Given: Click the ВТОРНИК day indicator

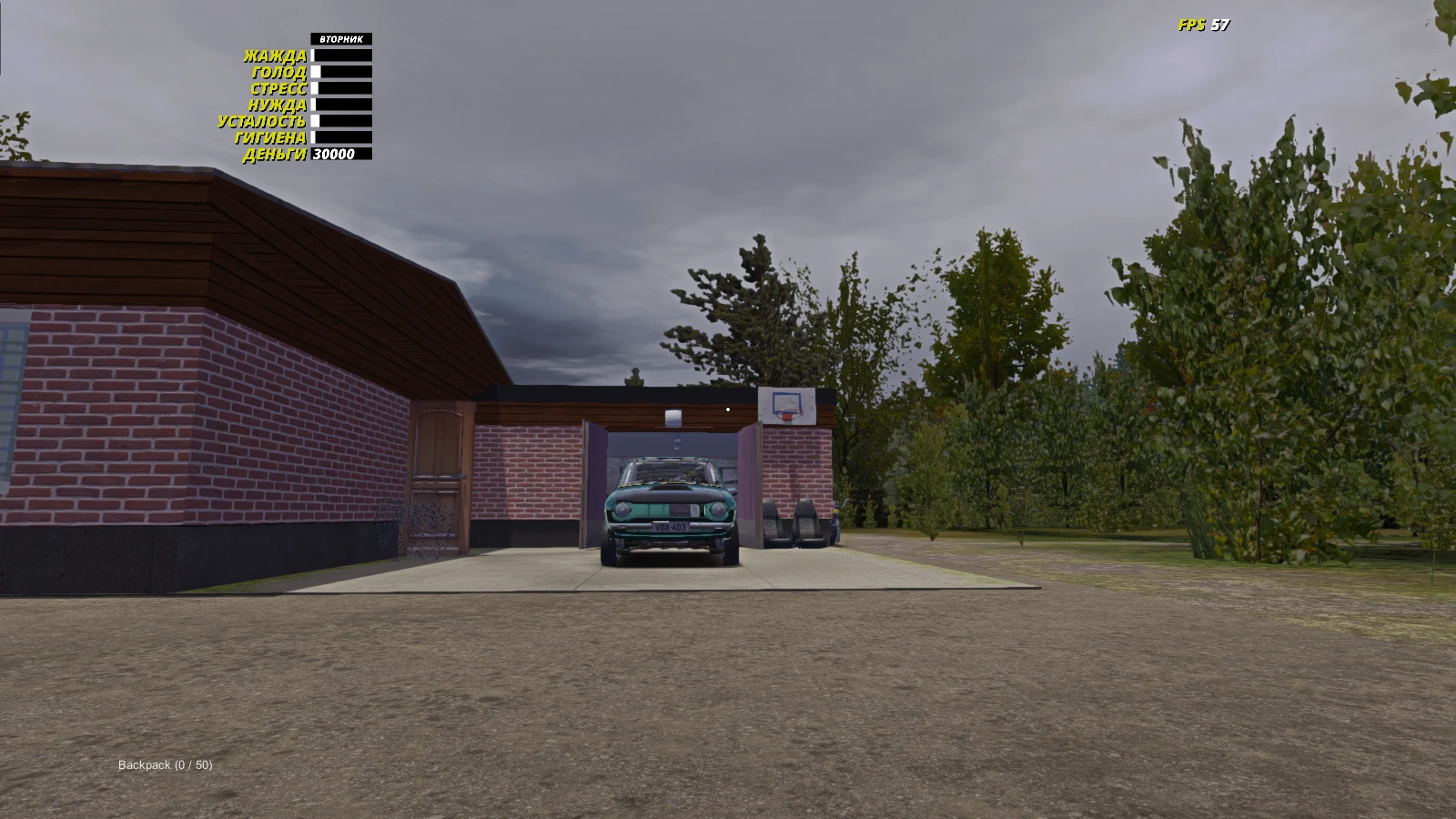Looking at the screenshot, I should [341, 39].
